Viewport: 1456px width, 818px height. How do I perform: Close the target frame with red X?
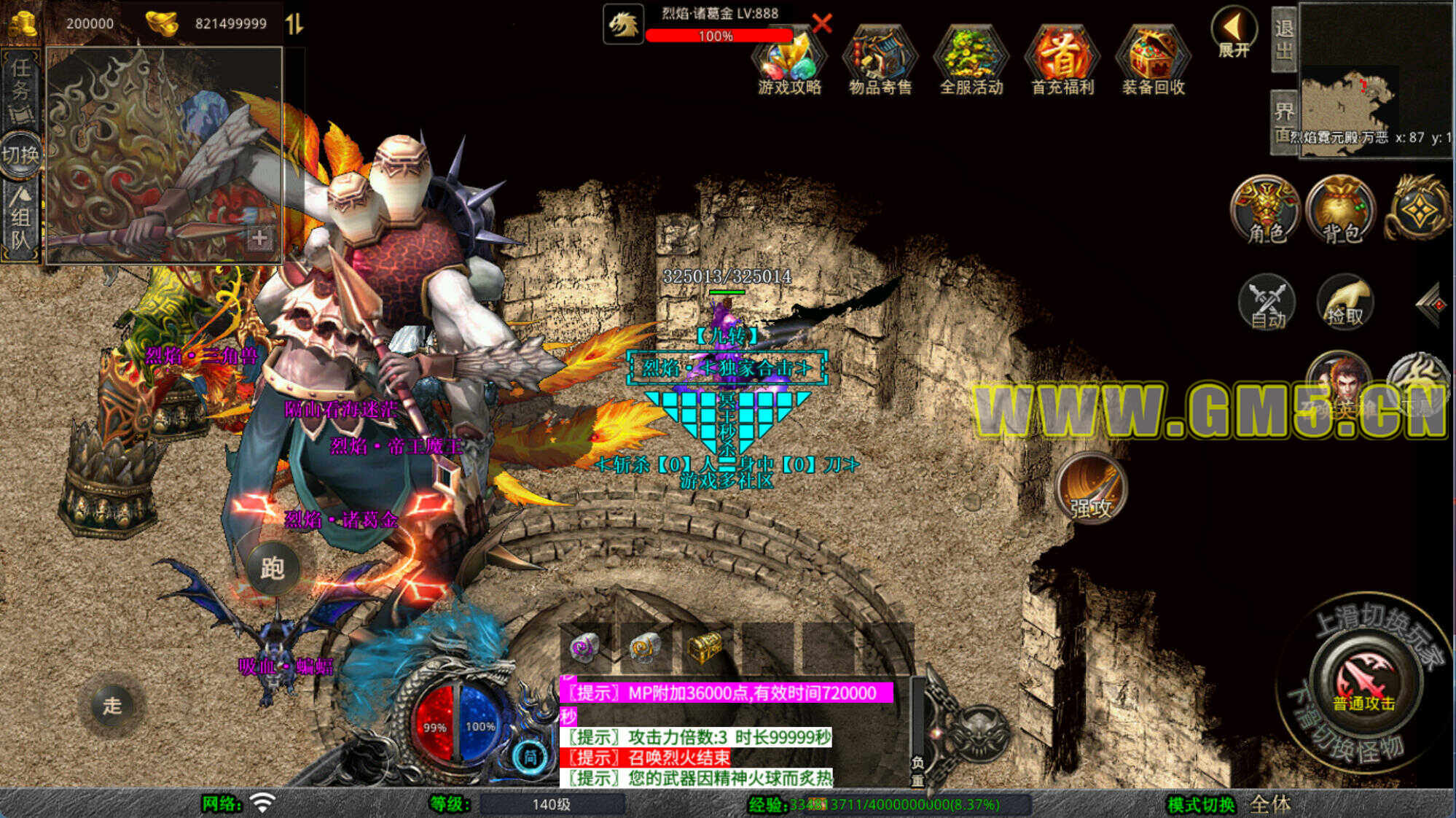822,23
